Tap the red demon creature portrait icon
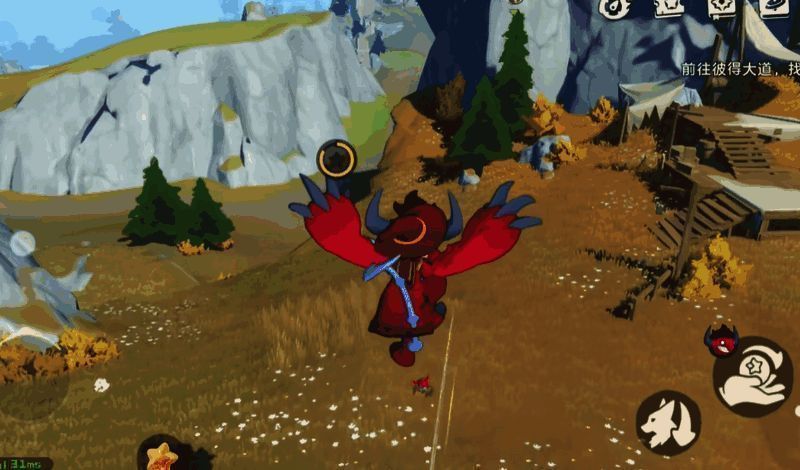Image resolution: width=800 pixels, height=470 pixels. tap(719, 340)
